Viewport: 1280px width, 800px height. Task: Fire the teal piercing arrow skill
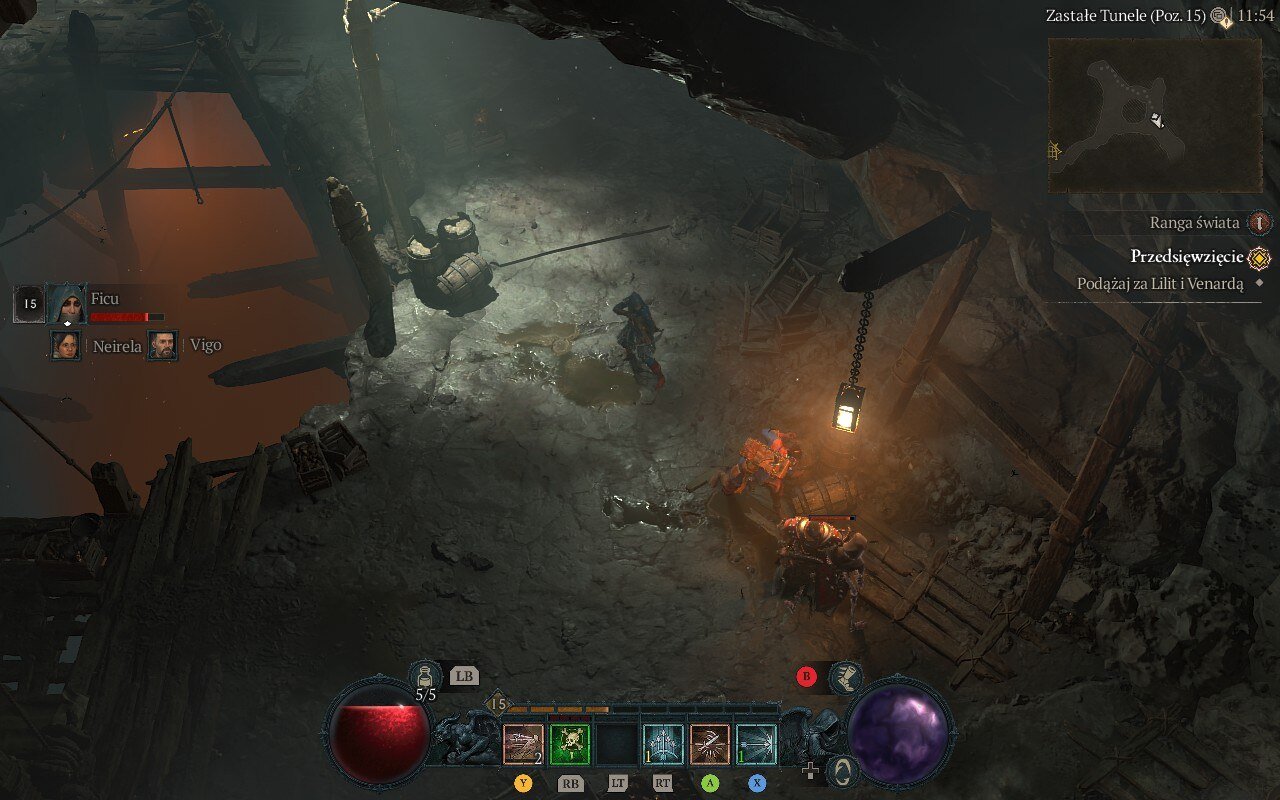(756, 744)
